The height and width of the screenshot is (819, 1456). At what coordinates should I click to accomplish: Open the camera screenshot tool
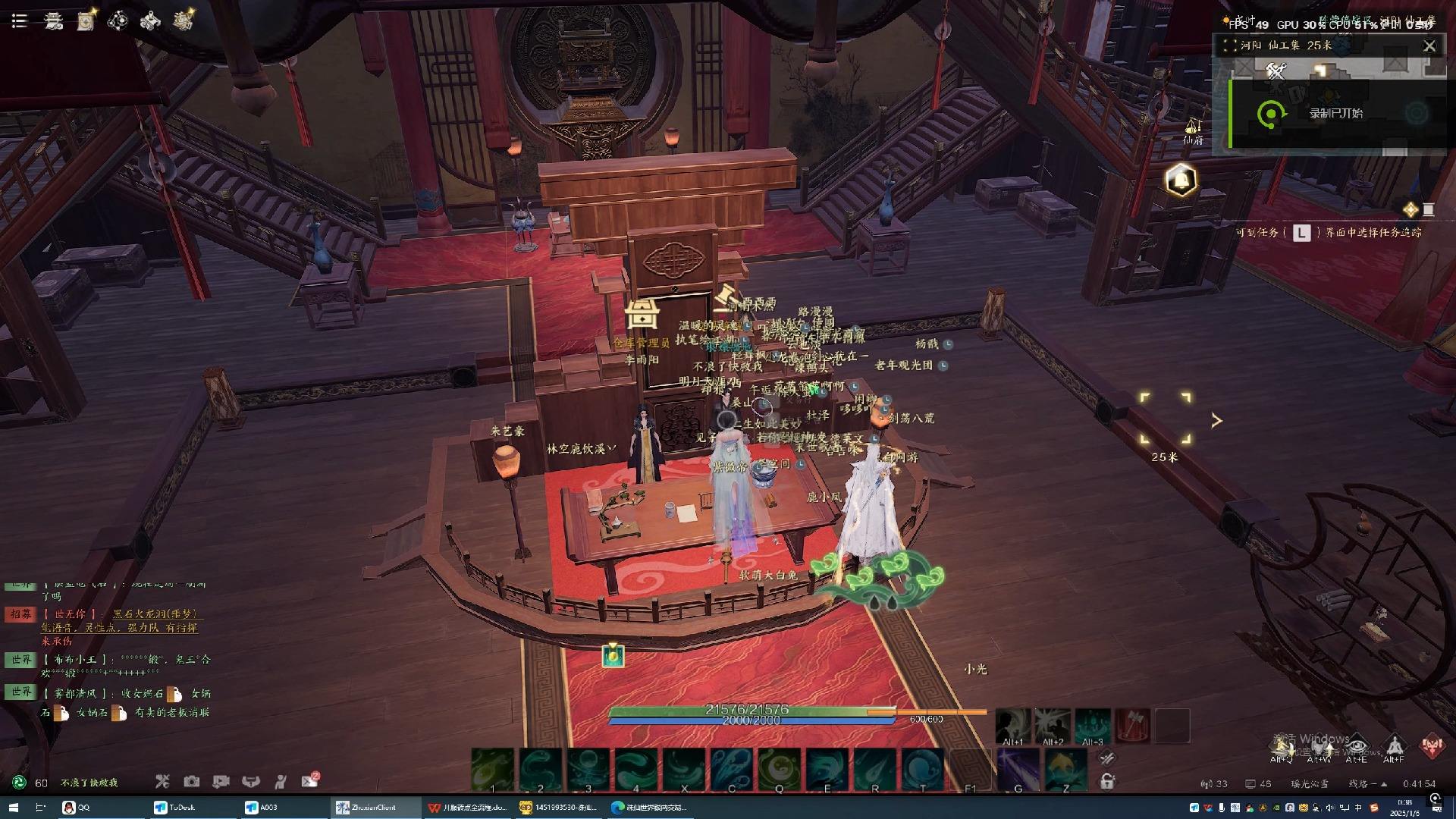click(191, 781)
